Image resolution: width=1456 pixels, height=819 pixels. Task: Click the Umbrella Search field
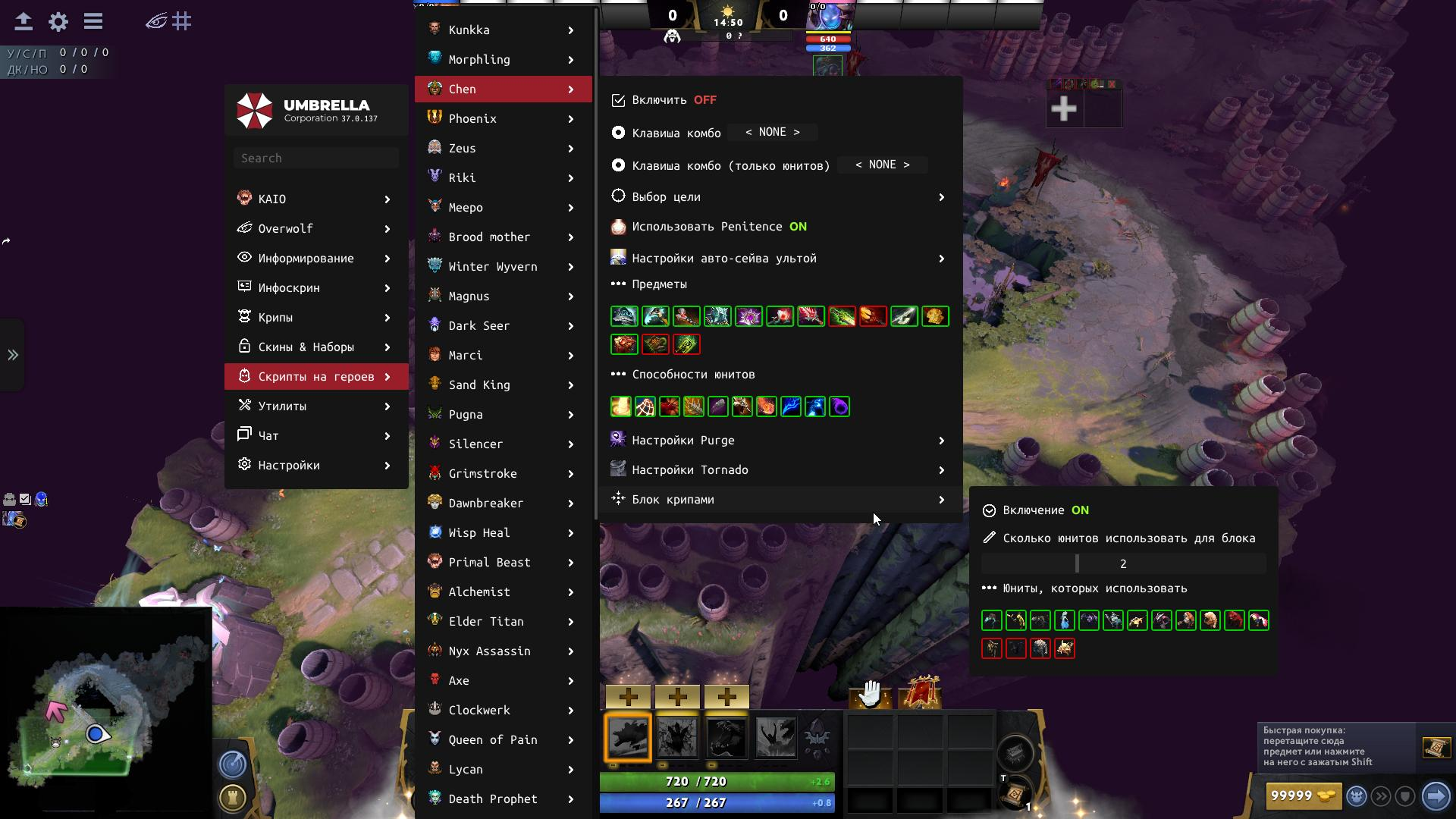point(316,158)
